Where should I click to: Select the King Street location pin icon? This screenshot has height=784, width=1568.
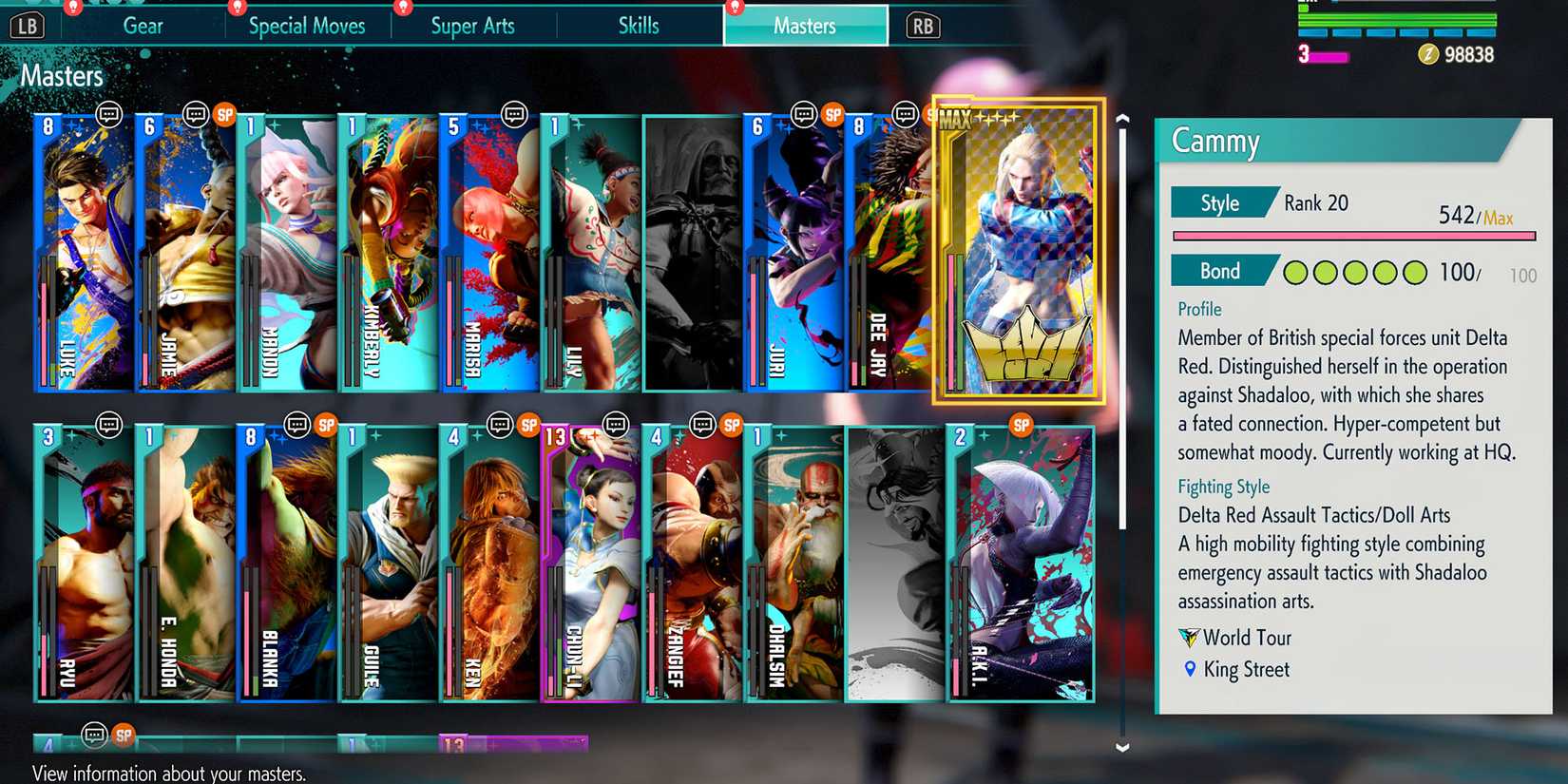coord(1188,670)
